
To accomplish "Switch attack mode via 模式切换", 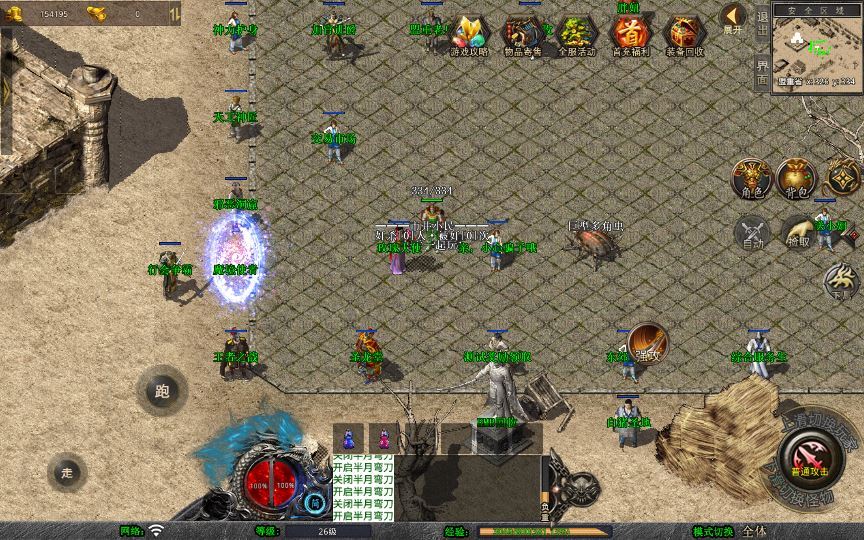I will pyautogui.click(x=733, y=531).
